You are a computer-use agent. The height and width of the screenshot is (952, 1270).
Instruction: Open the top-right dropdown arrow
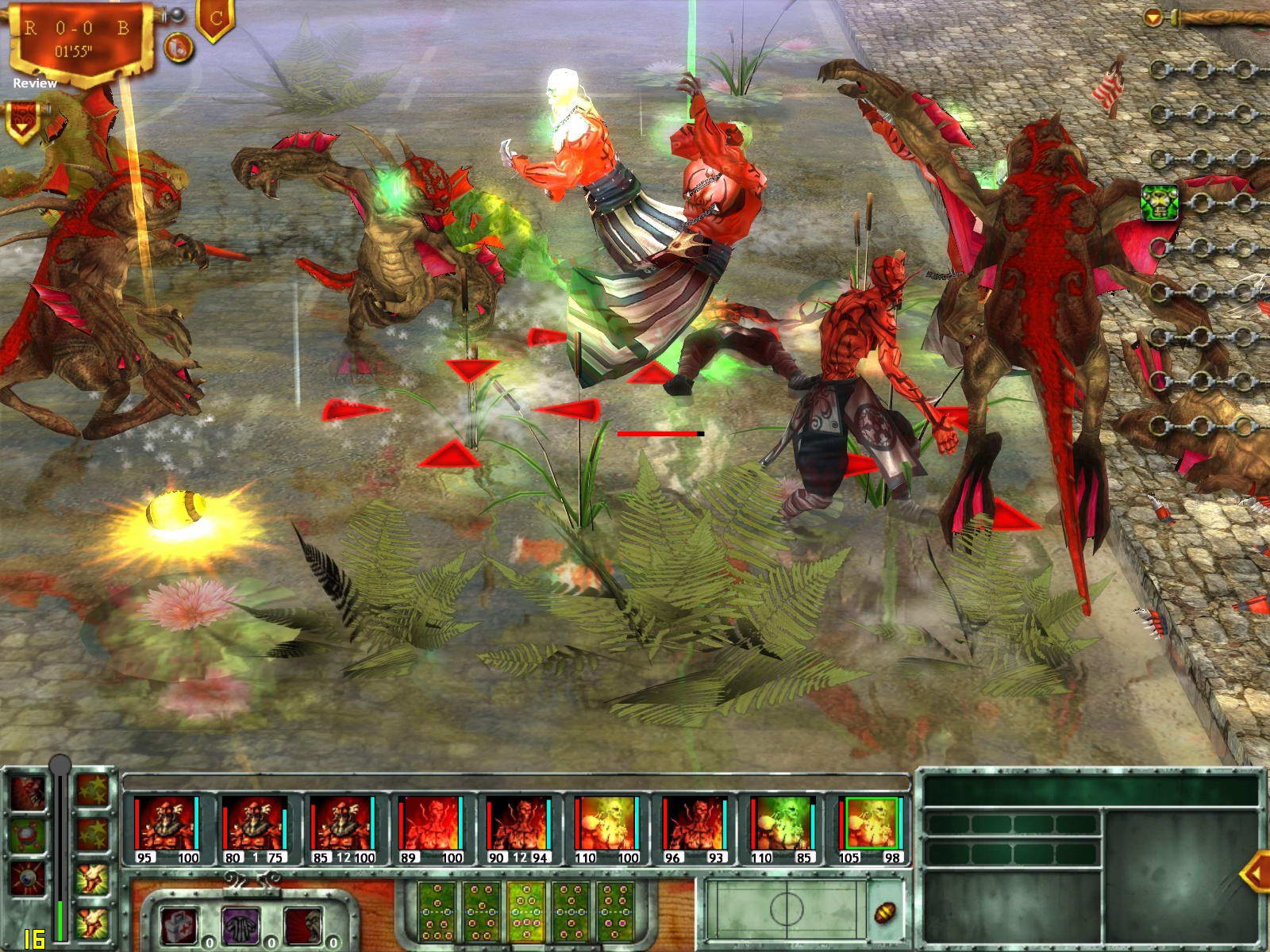click(x=1154, y=16)
